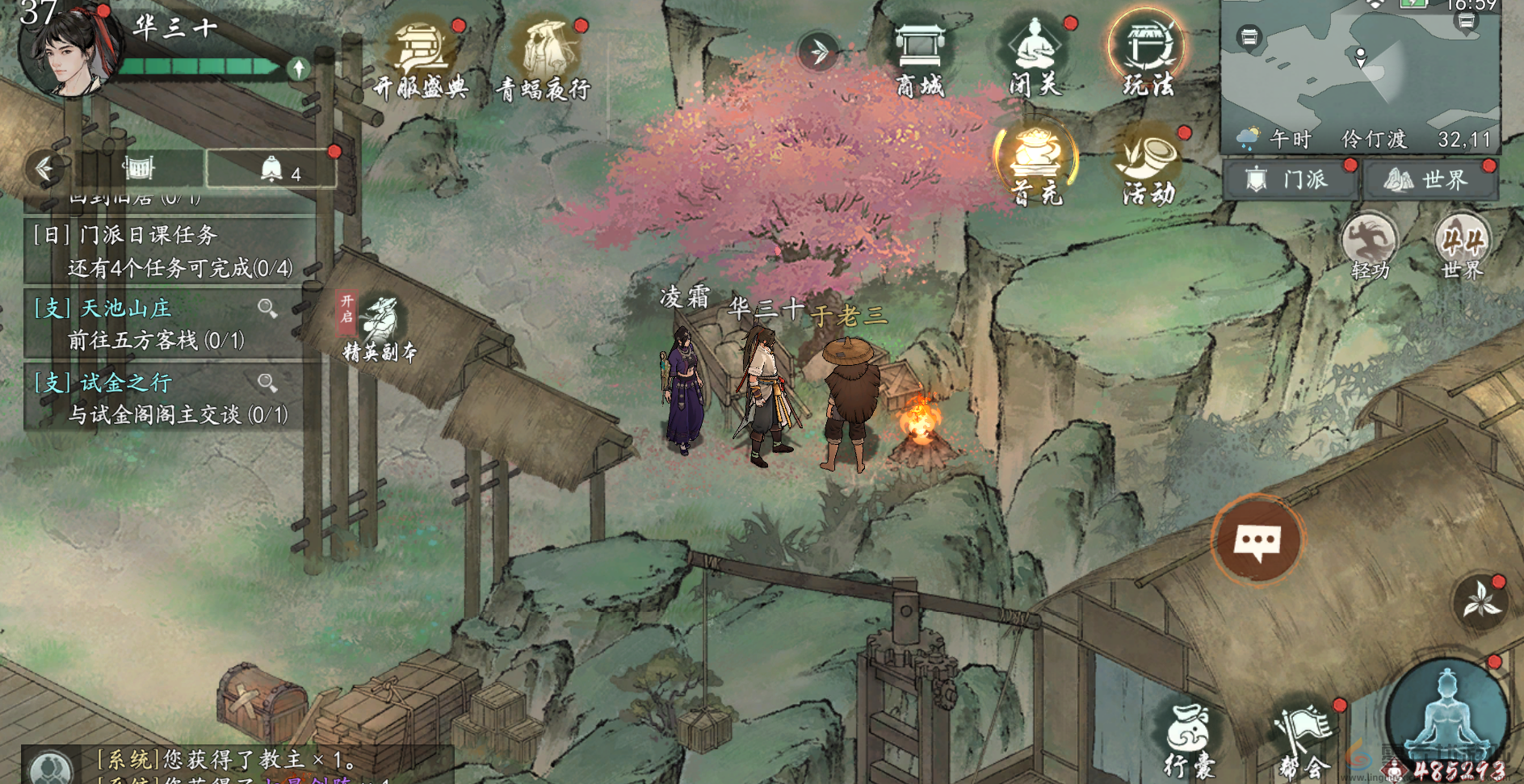This screenshot has width=1524, height=784.
Task: Open the 活动 activities menu
Action: coord(1148,165)
